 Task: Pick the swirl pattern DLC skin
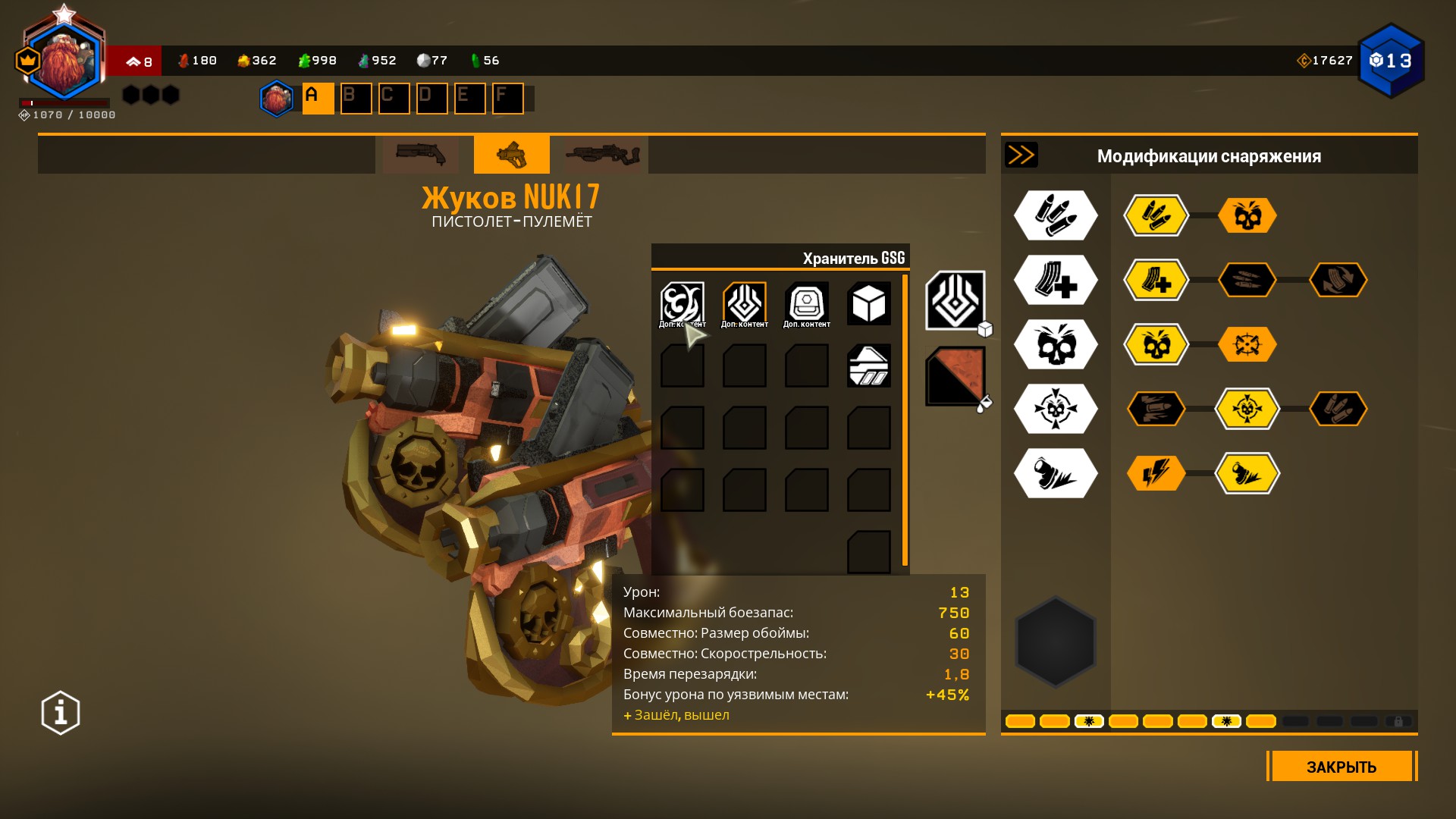(682, 304)
